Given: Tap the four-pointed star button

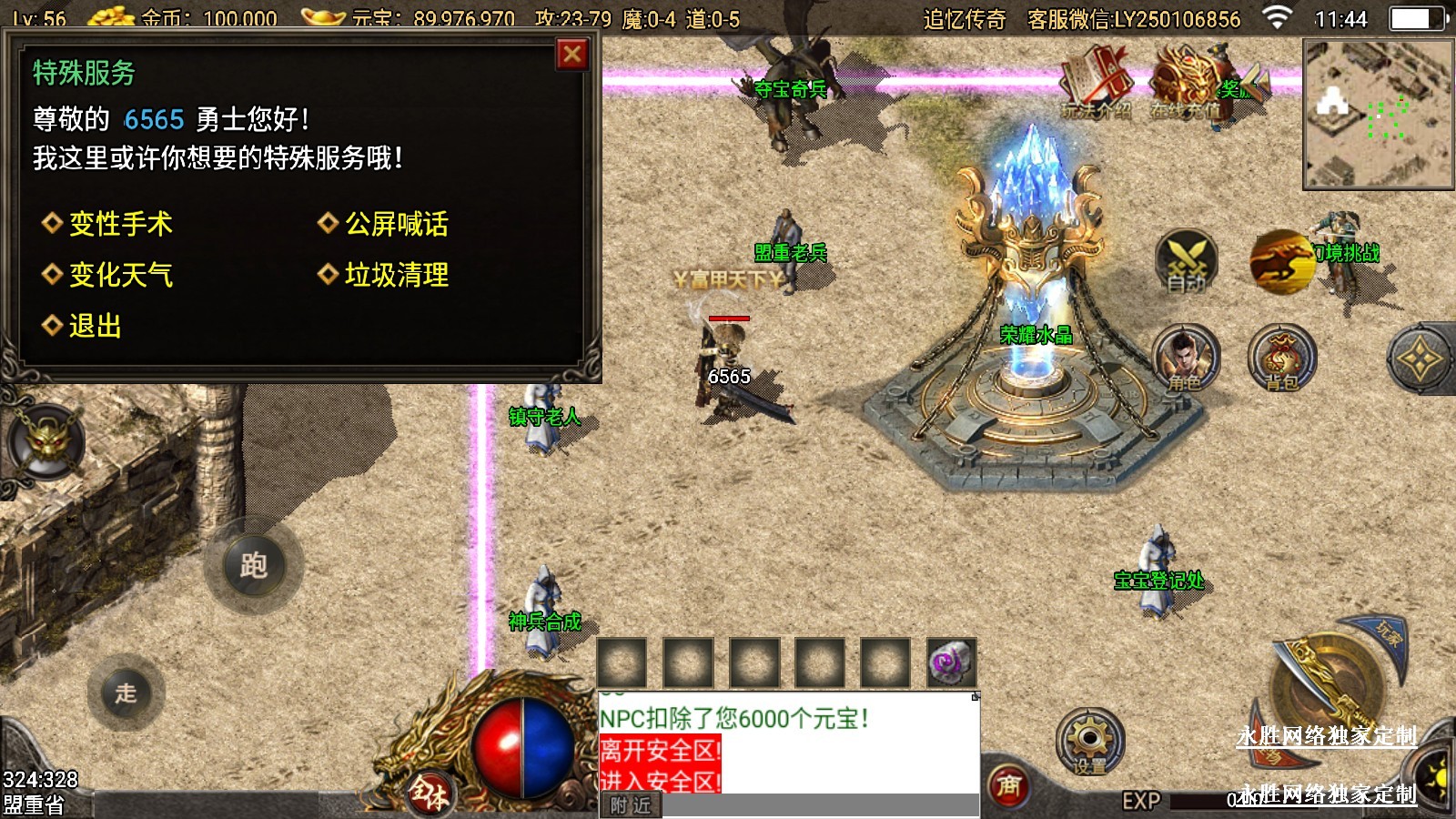Looking at the screenshot, I should point(1420,359).
